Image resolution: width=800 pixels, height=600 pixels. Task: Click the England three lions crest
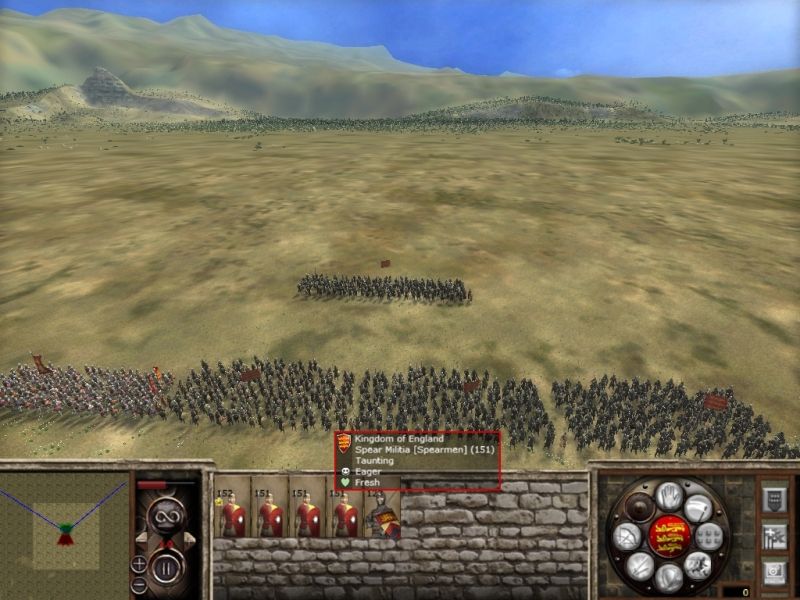[x=669, y=535]
